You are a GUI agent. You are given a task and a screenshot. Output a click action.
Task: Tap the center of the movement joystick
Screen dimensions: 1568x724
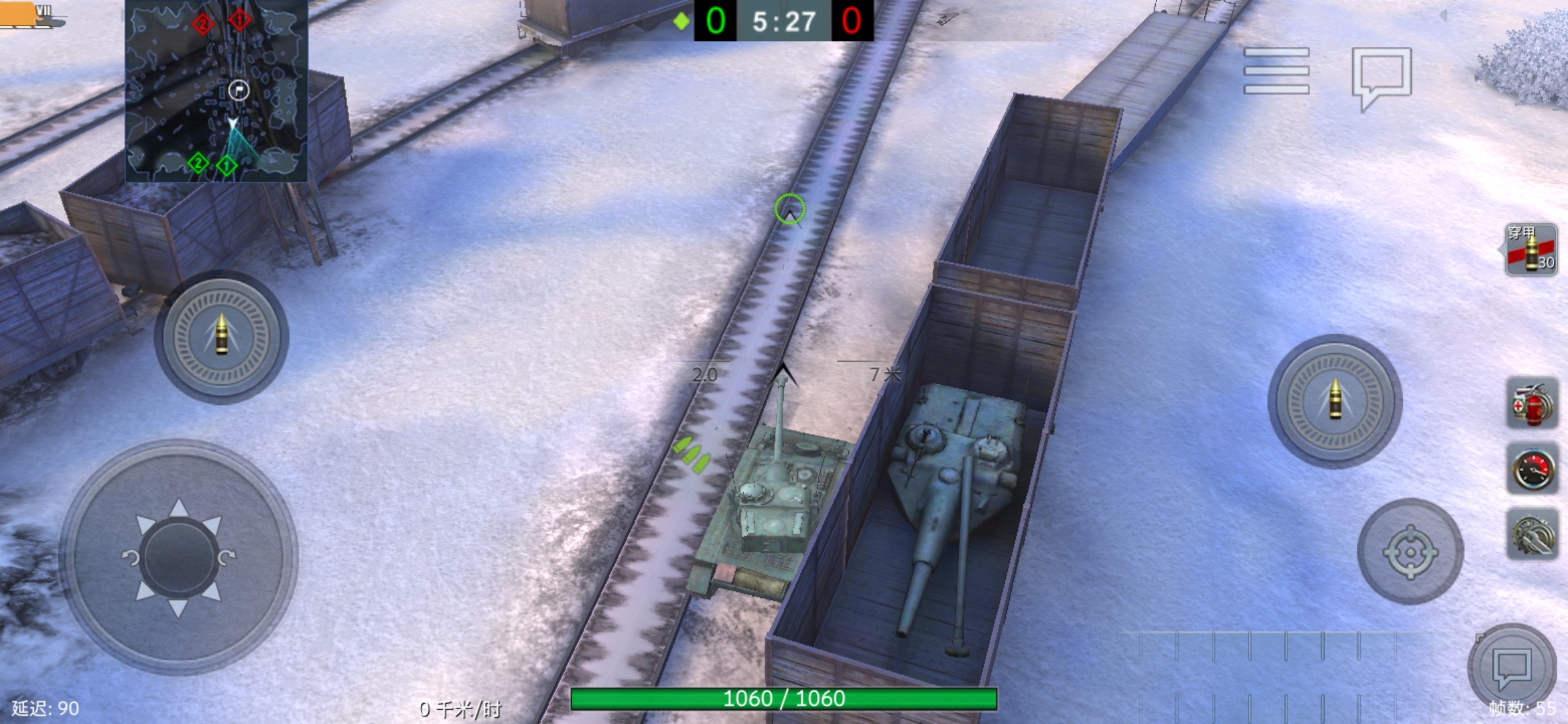pos(179,557)
